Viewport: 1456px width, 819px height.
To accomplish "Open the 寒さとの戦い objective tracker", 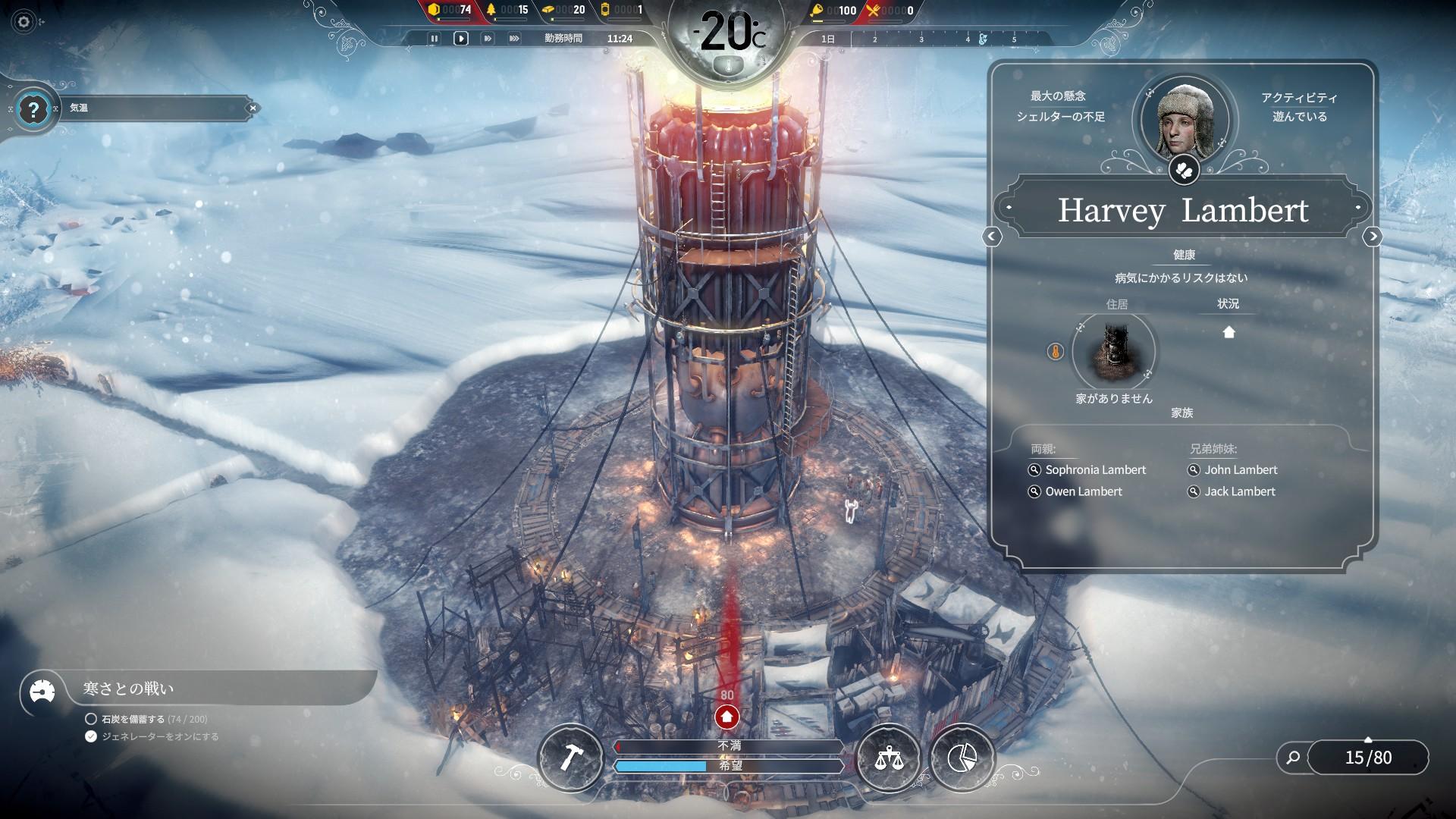I will click(129, 689).
